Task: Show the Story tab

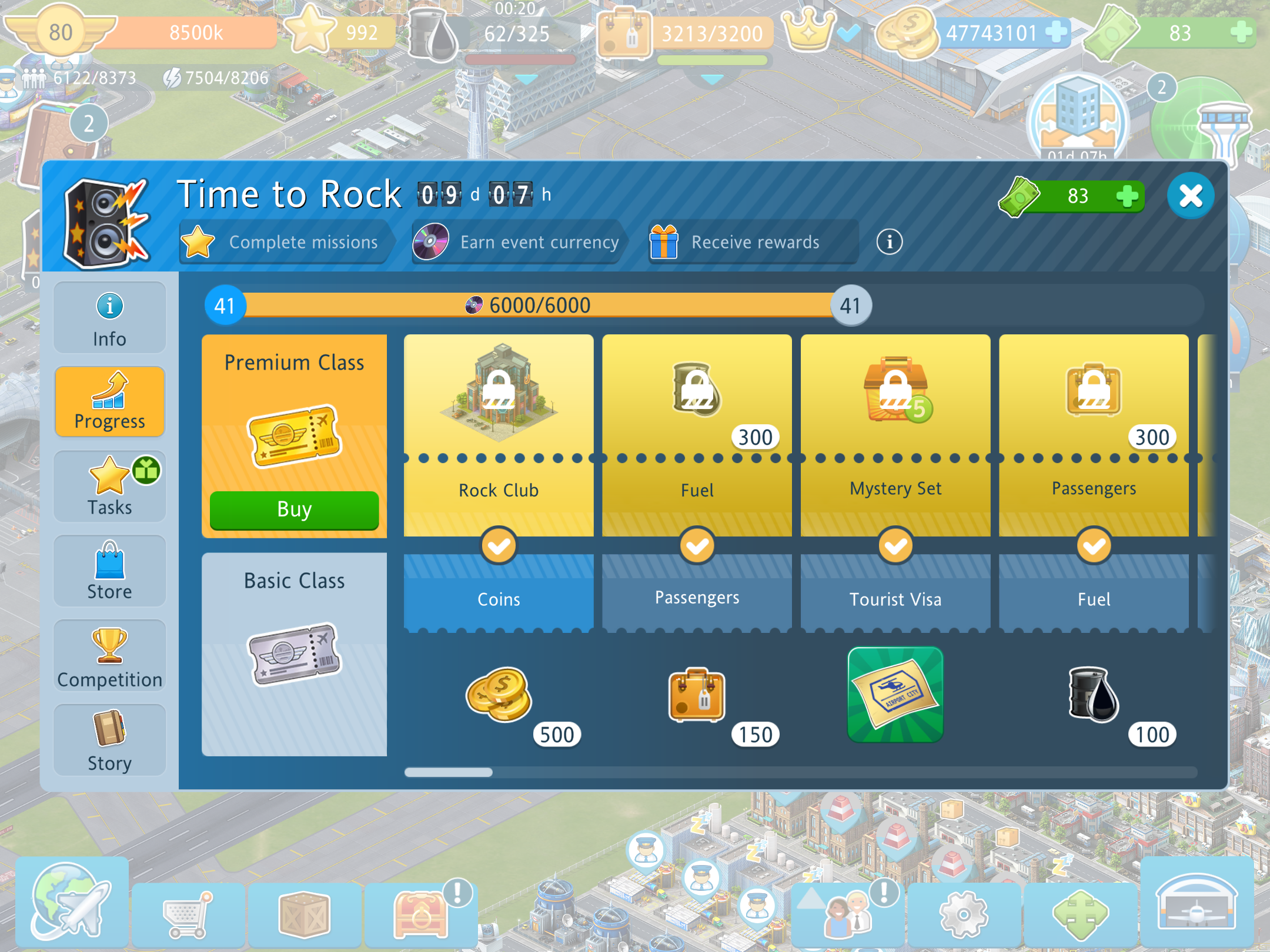Action: pyautogui.click(x=109, y=740)
